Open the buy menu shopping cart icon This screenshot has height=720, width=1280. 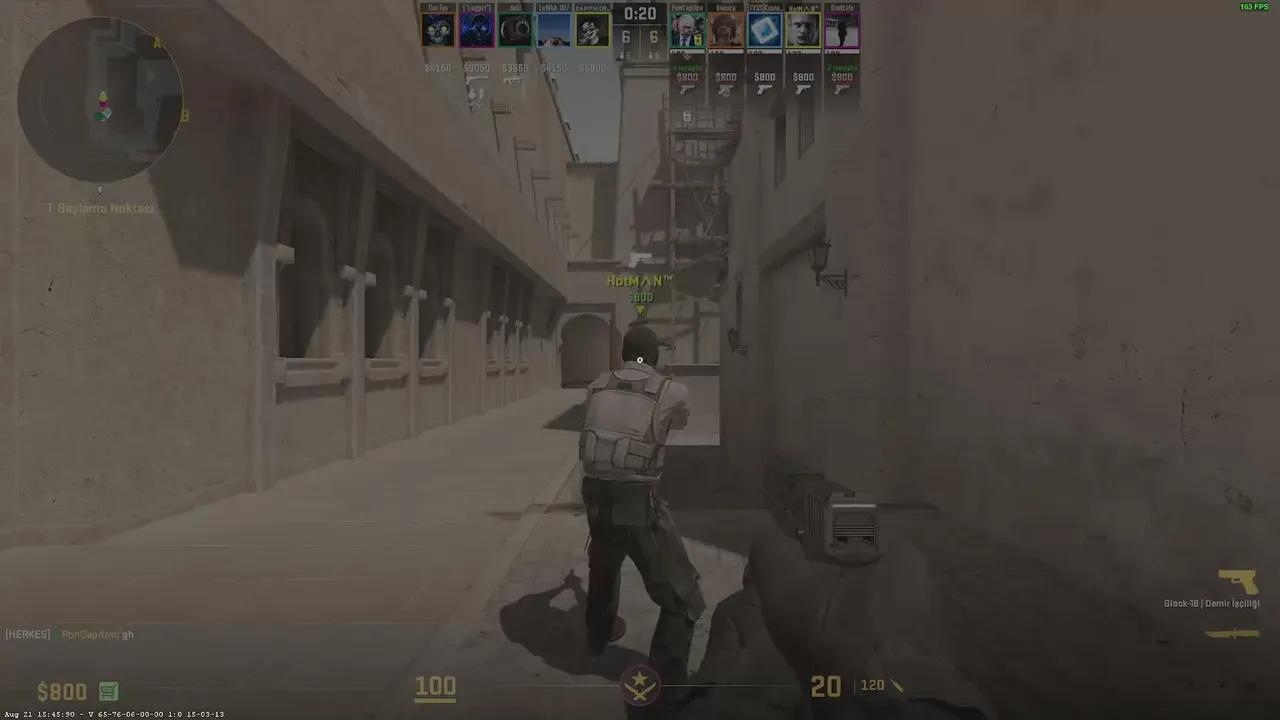click(108, 691)
